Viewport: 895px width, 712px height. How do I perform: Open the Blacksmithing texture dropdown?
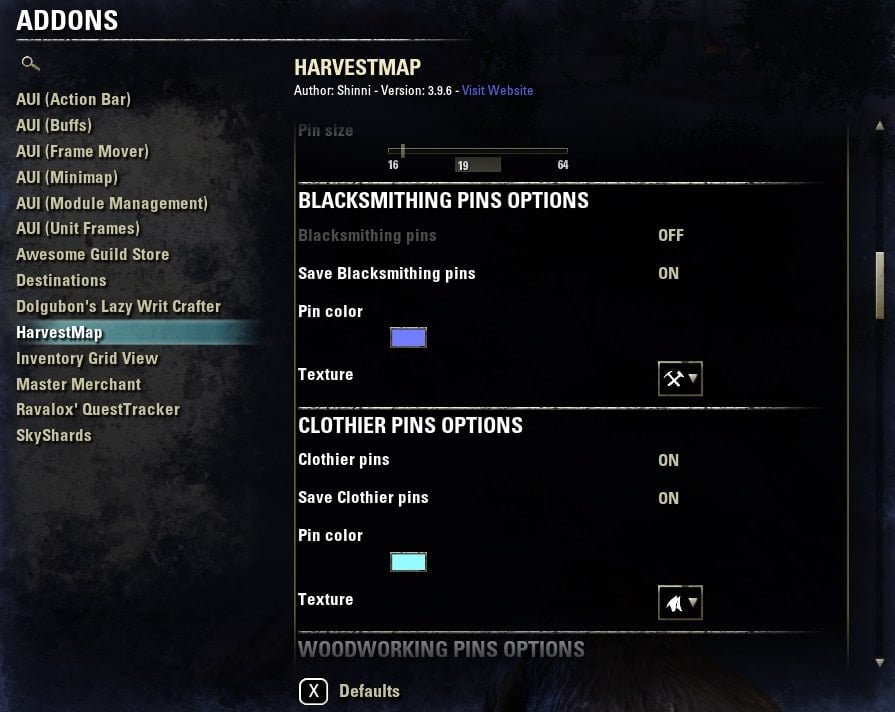(680, 379)
